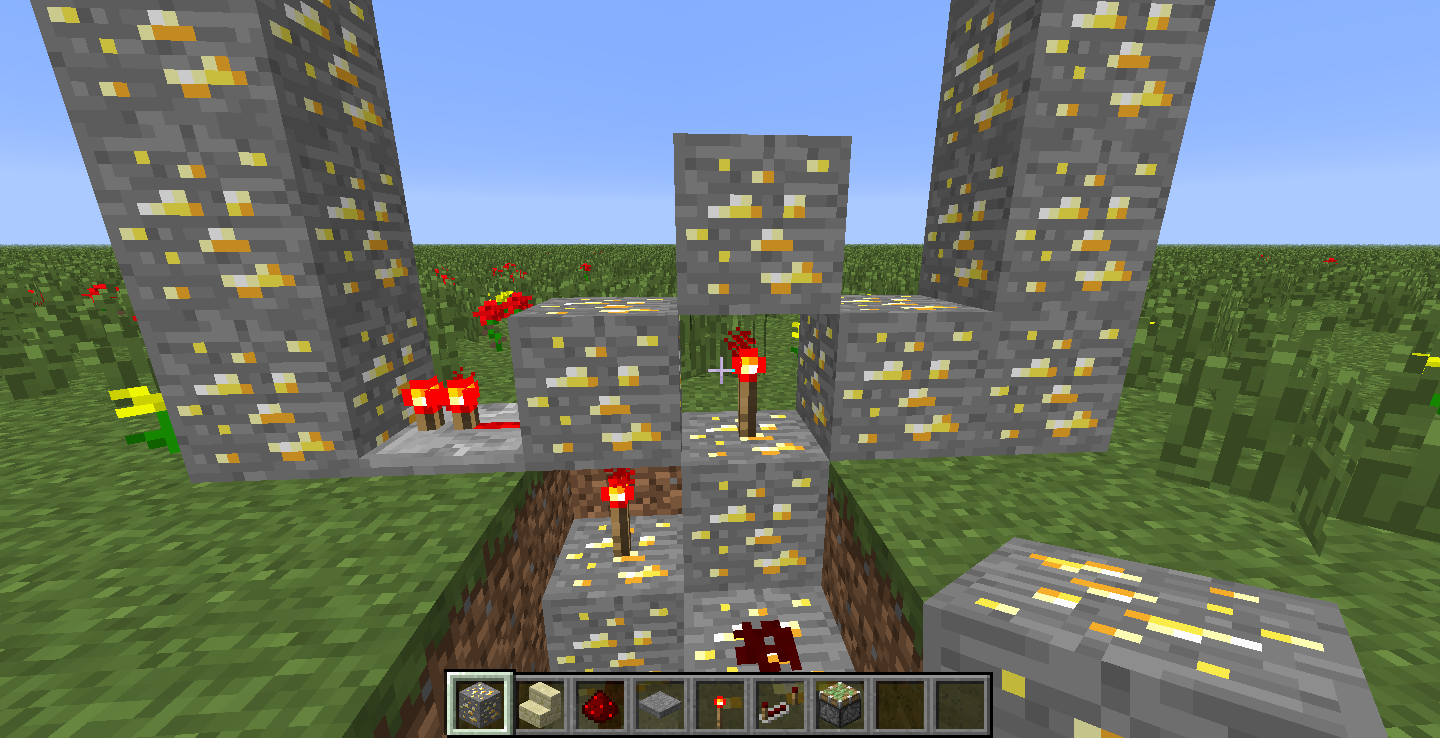Click the red redstone wire at screen bottom
This screenshot has width=1440, height=738.
tap(765, 645)
